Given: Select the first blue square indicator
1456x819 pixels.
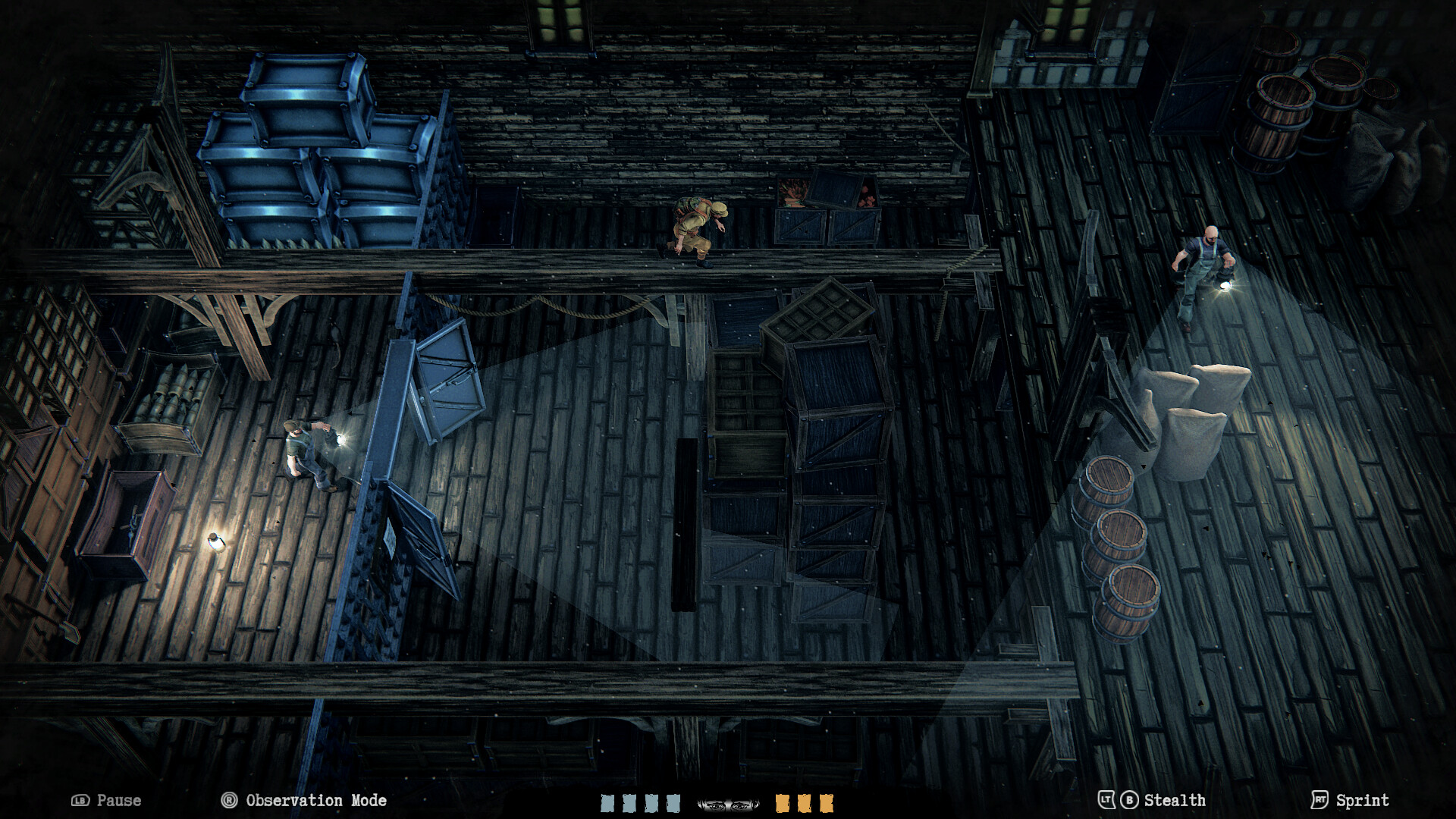Looking at the screenshot, I should tap(607, 802).
